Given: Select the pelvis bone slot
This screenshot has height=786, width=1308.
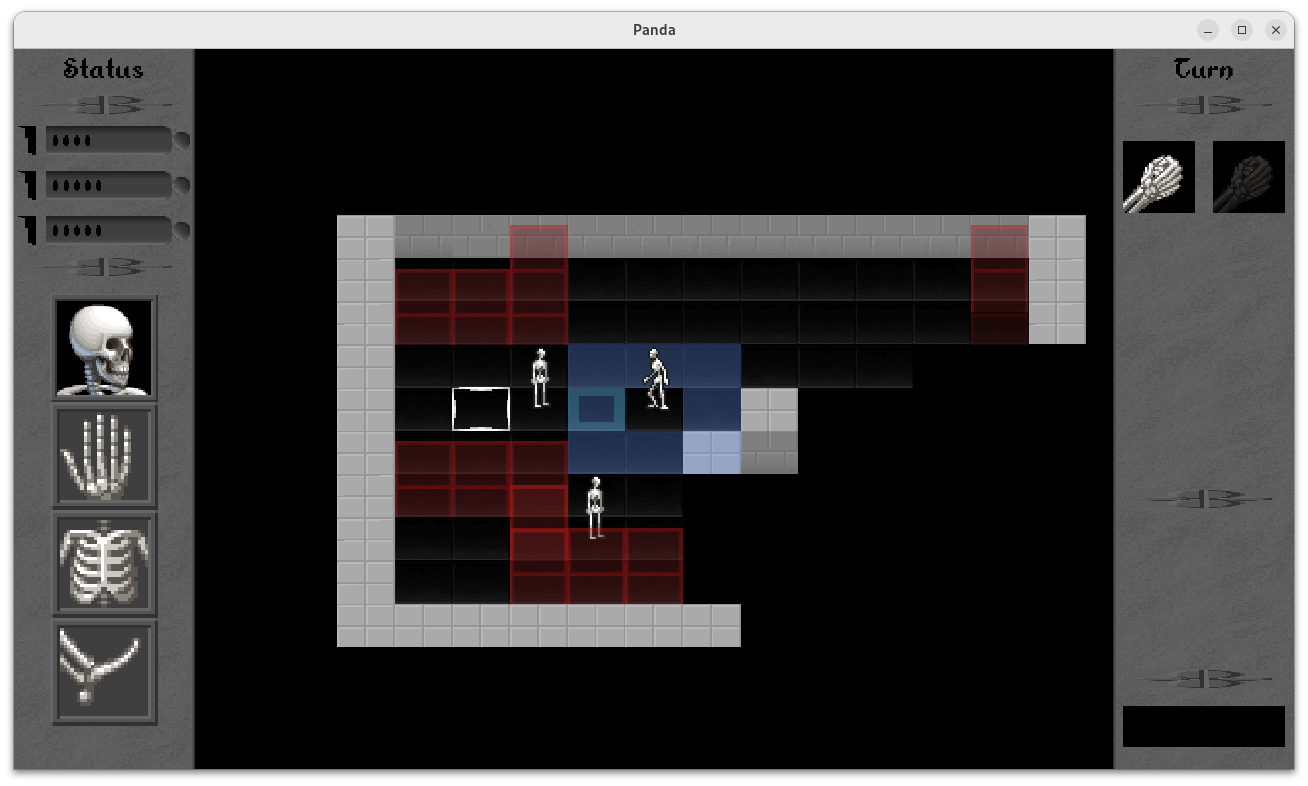Looking at the screenshot, I should [105, 671].
